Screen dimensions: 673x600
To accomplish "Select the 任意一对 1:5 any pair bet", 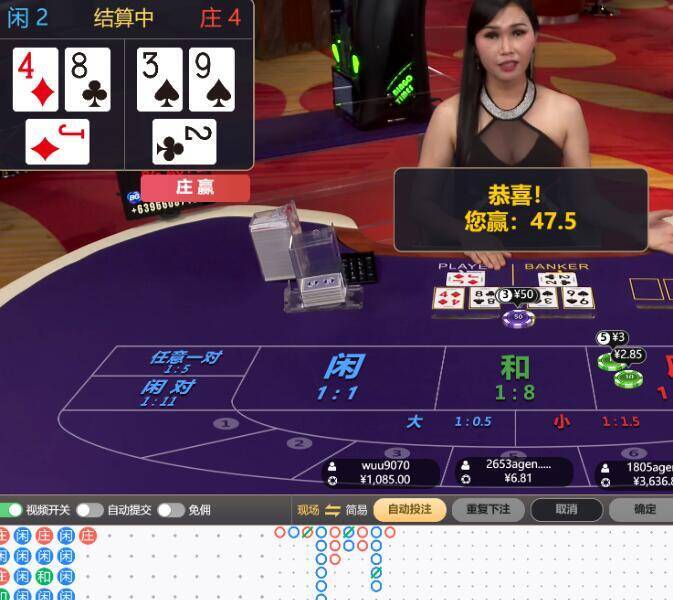I will pos(184,360).
